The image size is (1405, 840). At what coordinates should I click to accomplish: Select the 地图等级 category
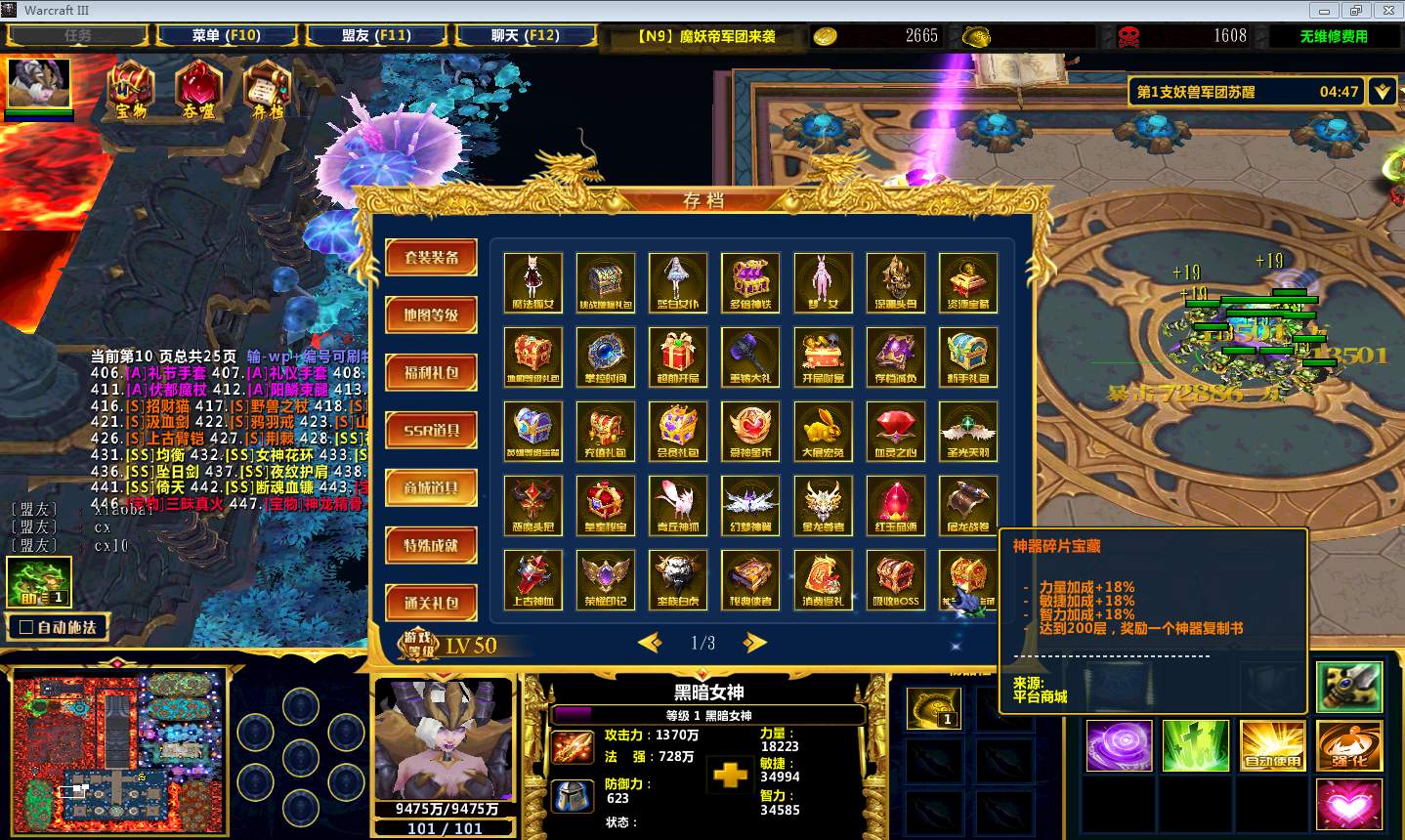pos(431,315)
